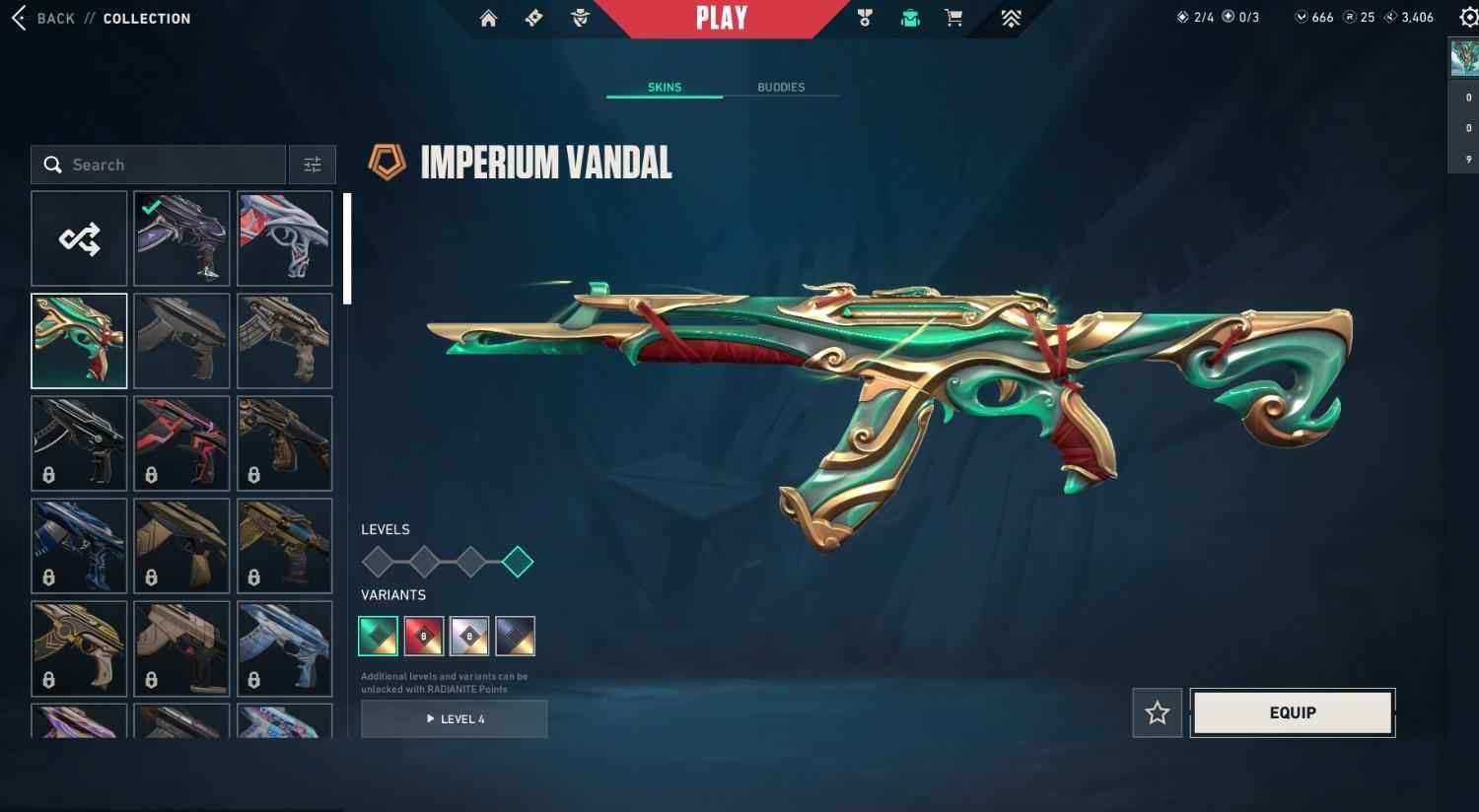Select the fourth skin level diamond
Viewport: 1479px width, 812px height.
518,563
